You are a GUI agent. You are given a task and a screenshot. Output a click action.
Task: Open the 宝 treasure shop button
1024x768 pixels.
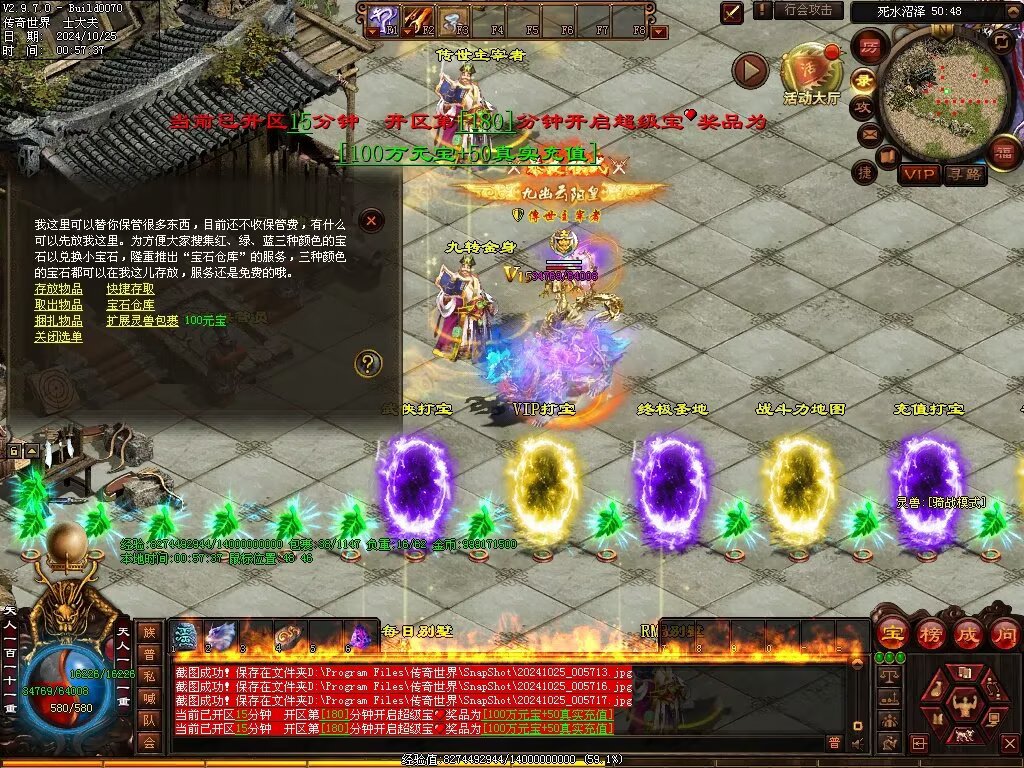tap(891, 633)
